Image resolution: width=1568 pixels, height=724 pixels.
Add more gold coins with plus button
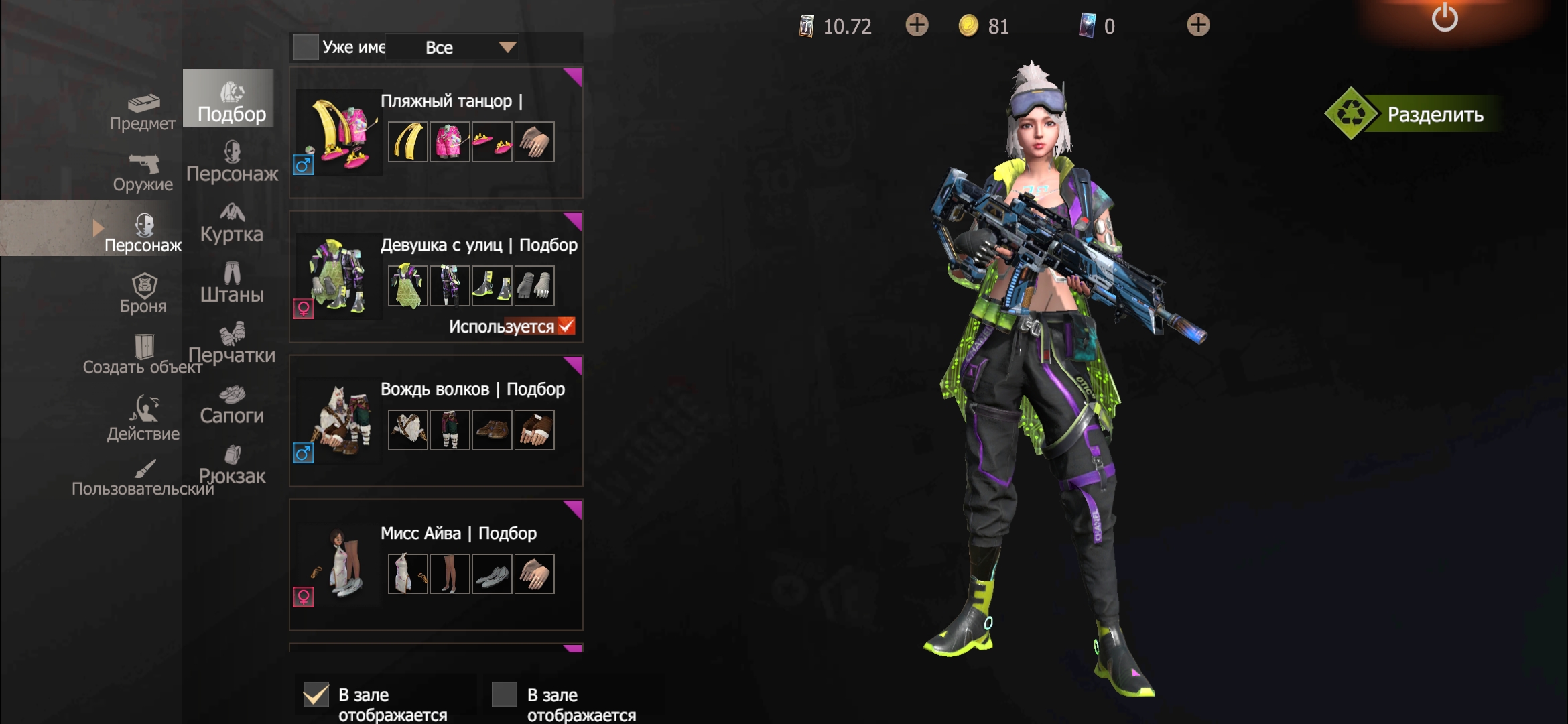[1198, 25]
